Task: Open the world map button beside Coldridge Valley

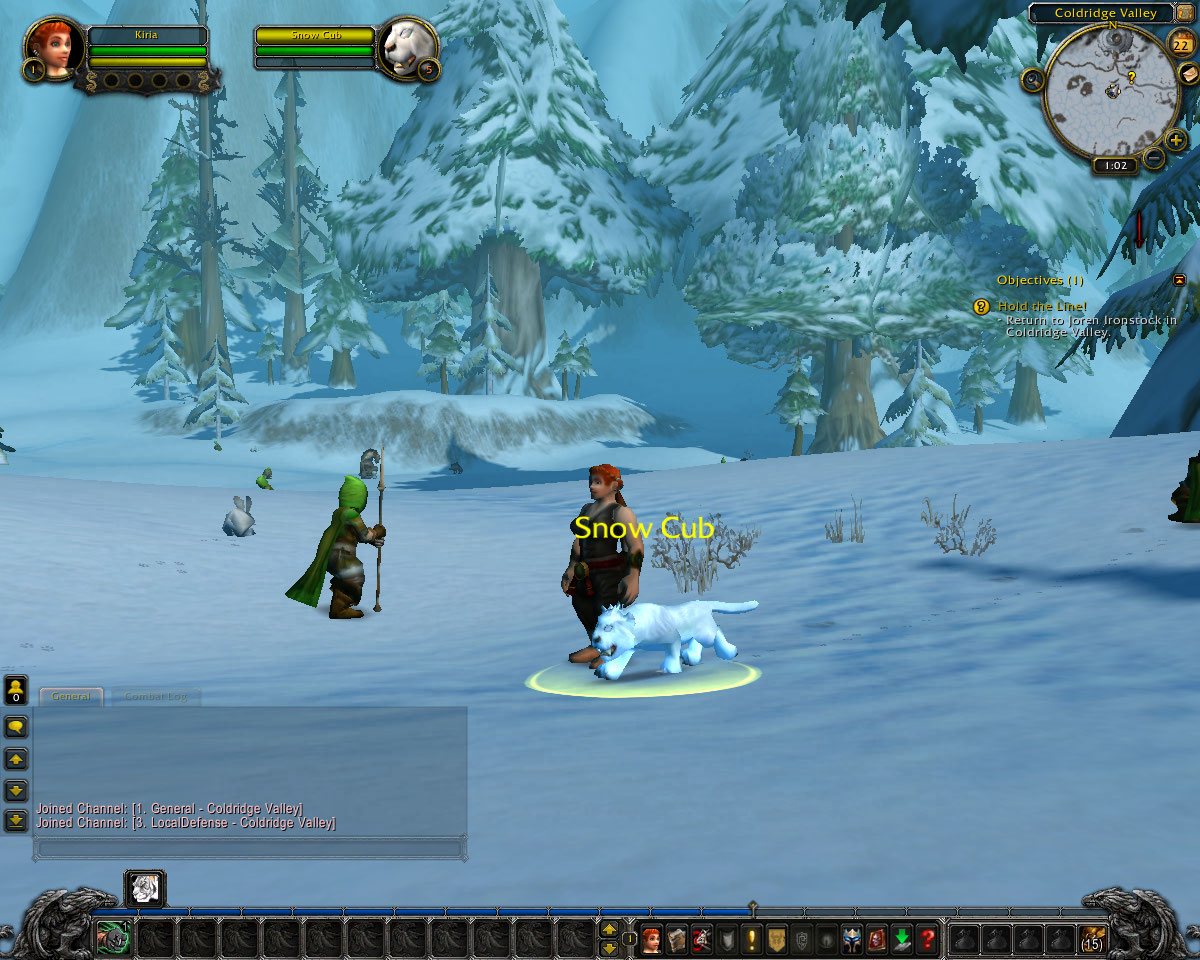Action: tap(1185, 14)
